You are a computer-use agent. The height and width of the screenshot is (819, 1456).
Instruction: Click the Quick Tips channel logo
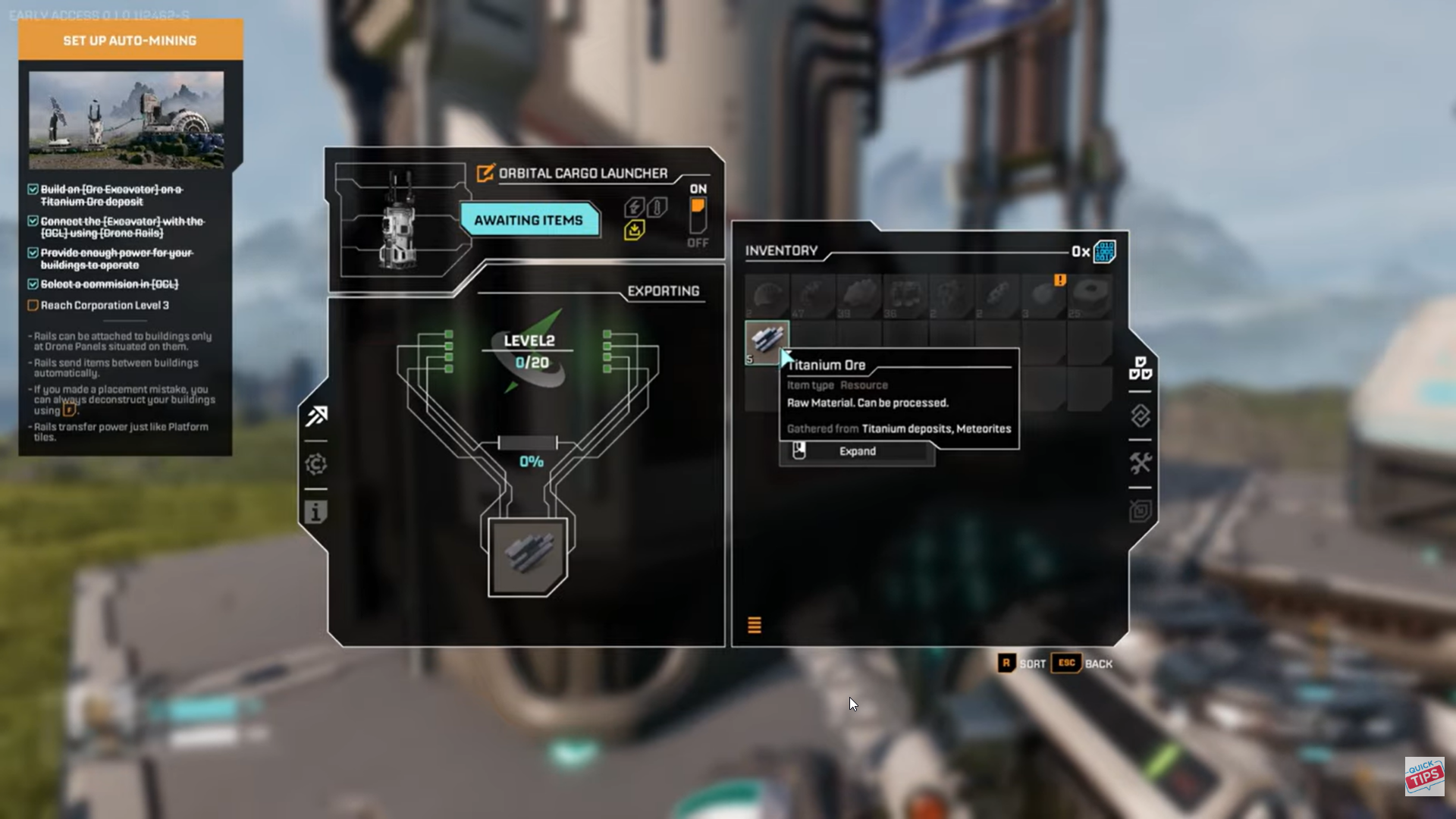click(x=1424, y=776)
